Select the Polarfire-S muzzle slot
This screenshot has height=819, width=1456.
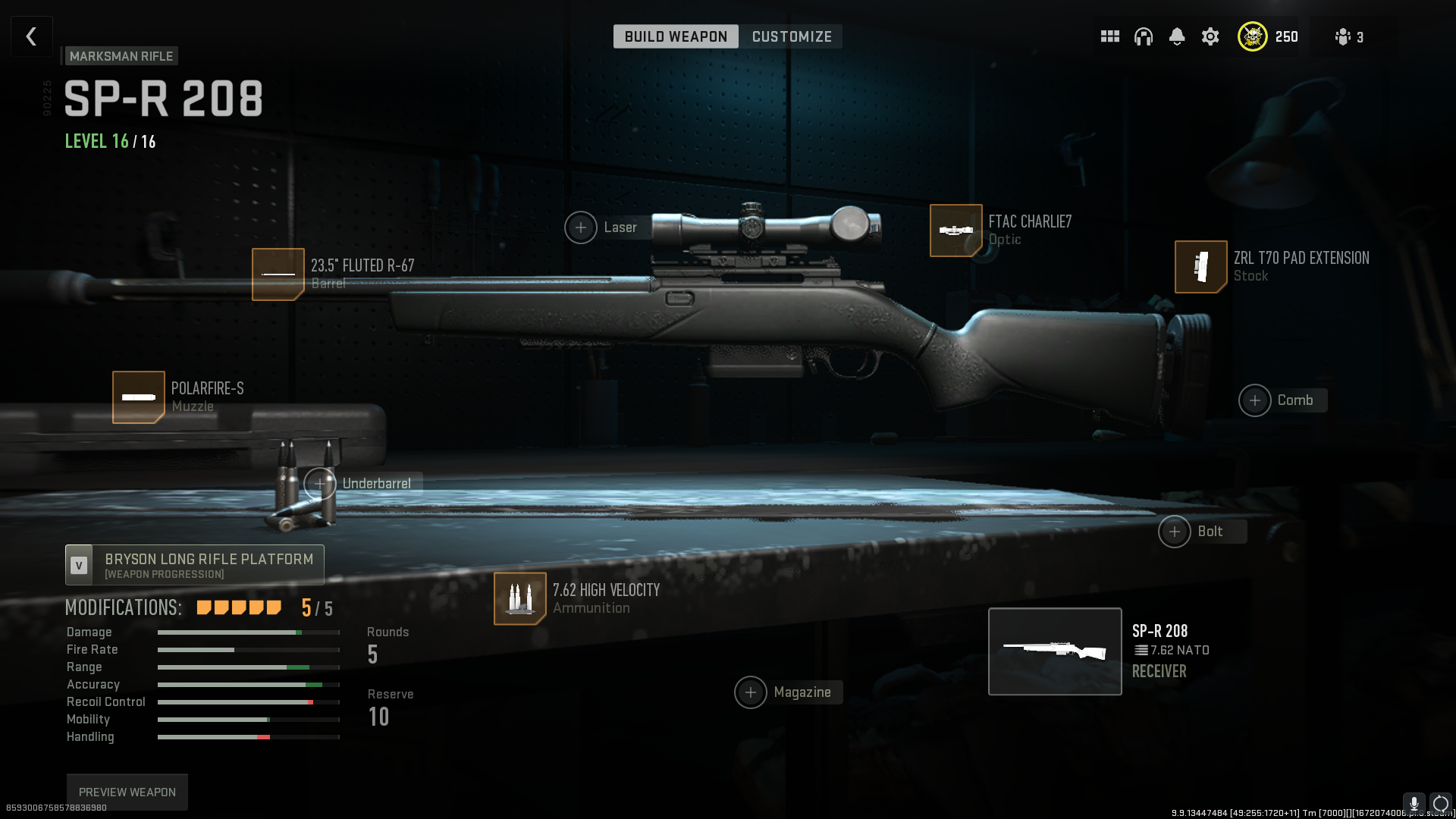pos(139,397)
